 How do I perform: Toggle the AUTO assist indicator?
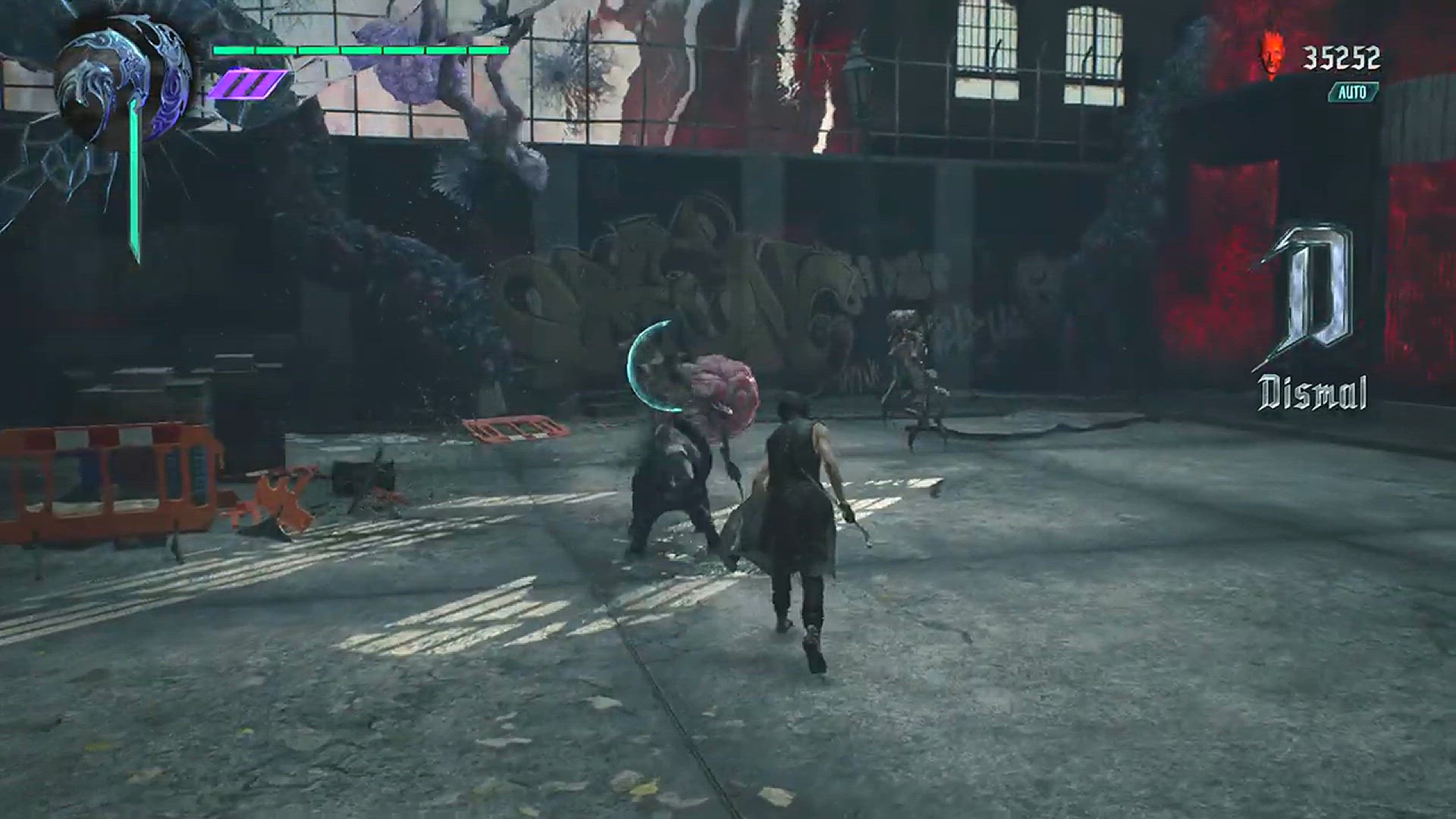1353,93
